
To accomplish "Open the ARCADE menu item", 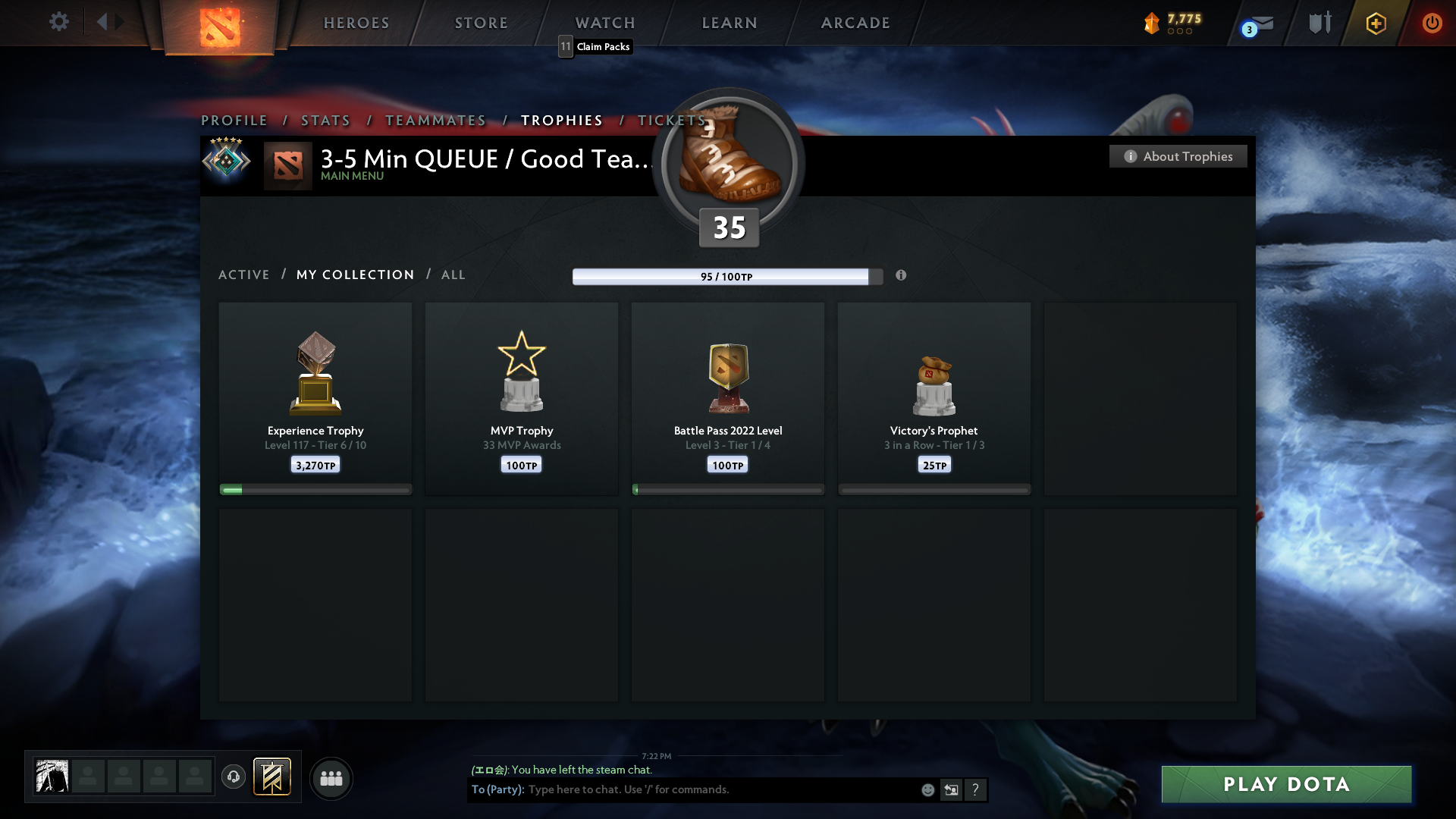I will 855,23.
